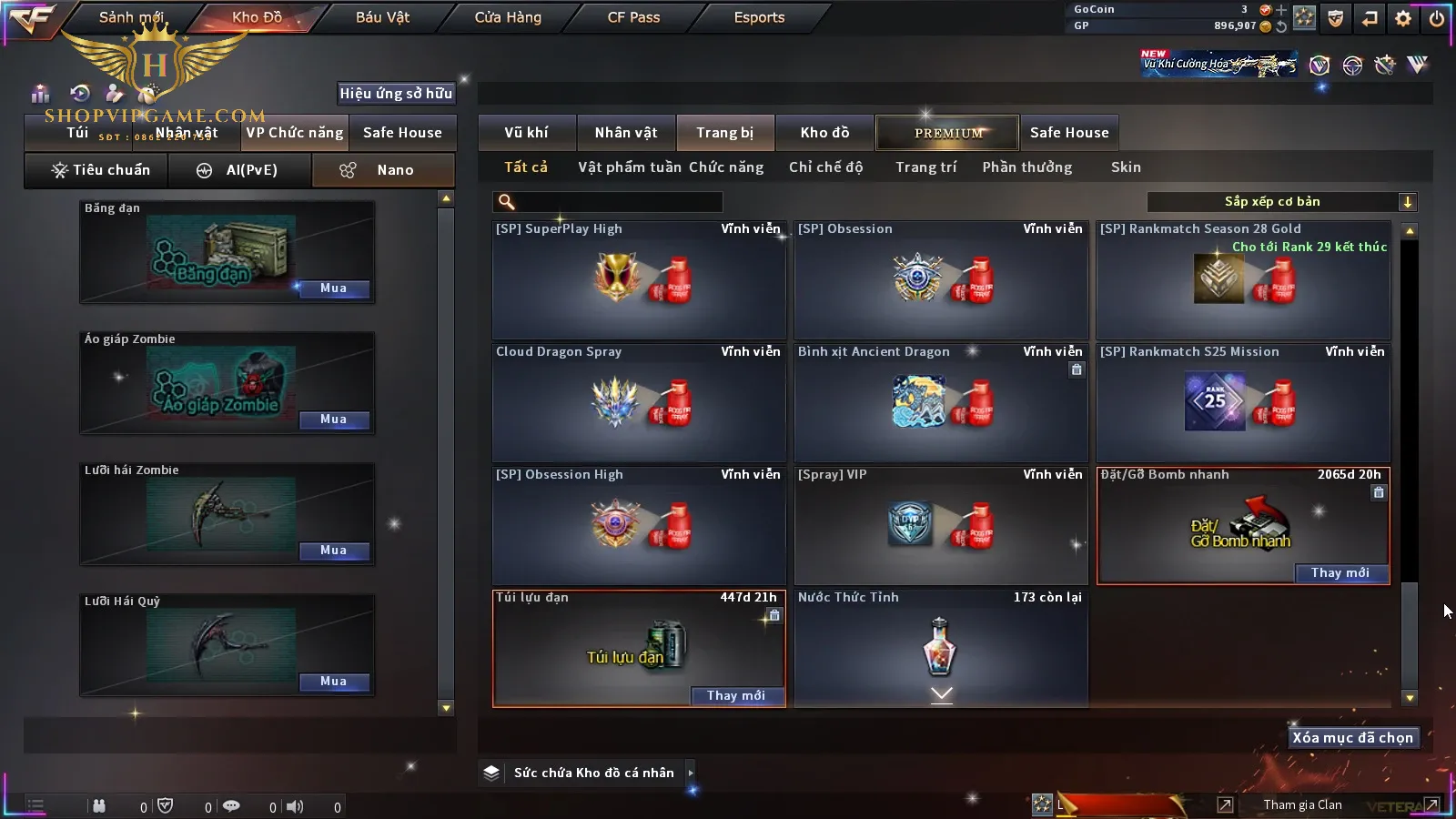Buy the Lưỡi Hái Quỷ scythe
The height and width of the screenshot is (819, 1456).
pos(333,682)
